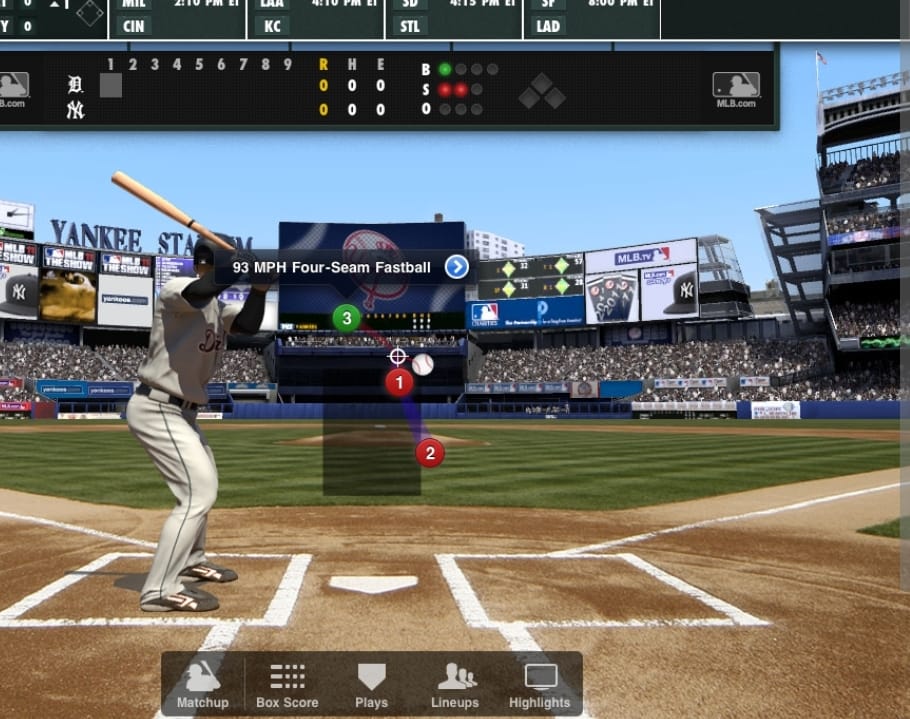Switch to the LAA vs KC game
This screenshot has width=910, height=719.
[x=316, y=17]
